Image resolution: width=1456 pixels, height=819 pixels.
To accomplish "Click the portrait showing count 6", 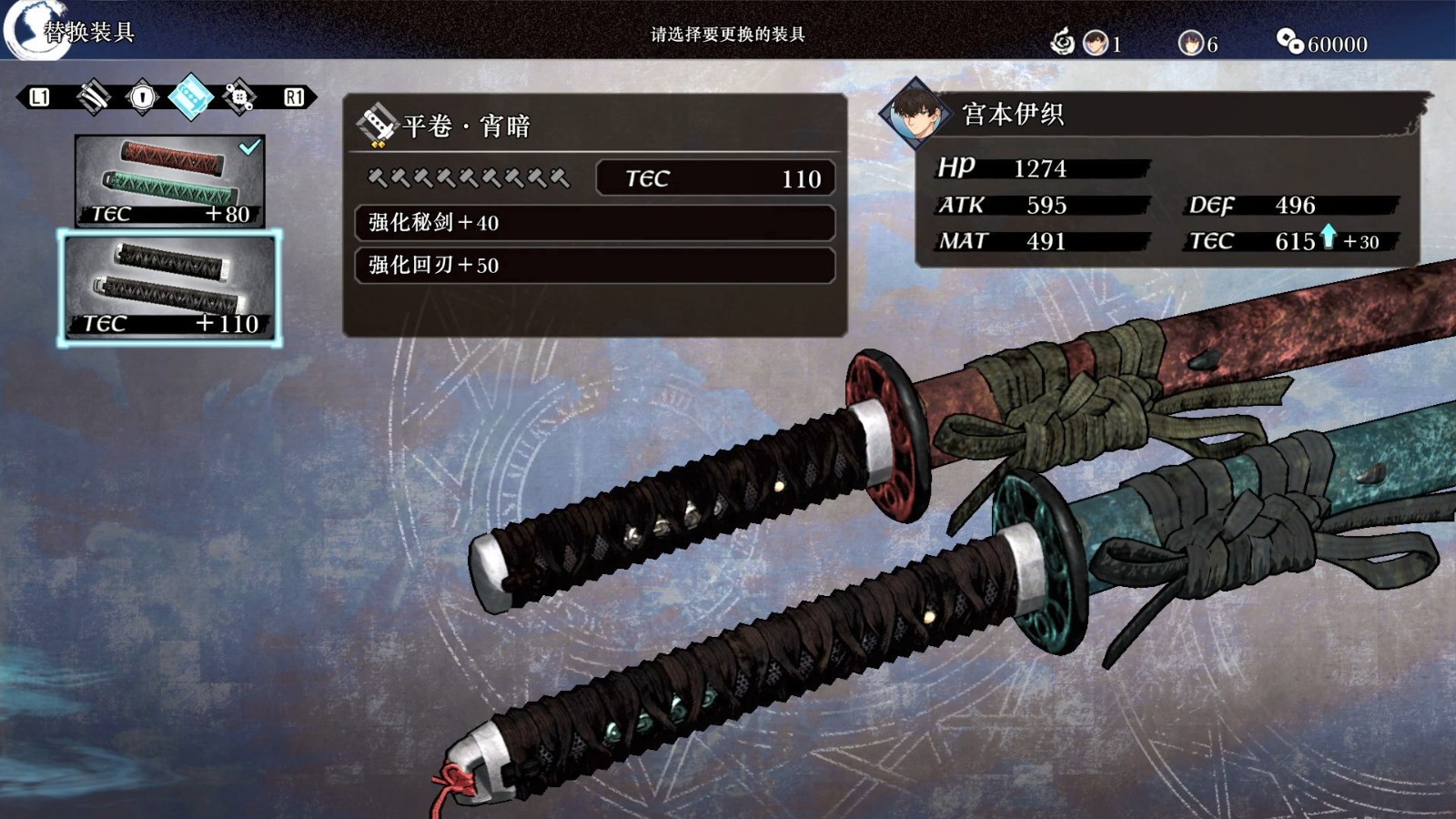I will coord(1194,41).
